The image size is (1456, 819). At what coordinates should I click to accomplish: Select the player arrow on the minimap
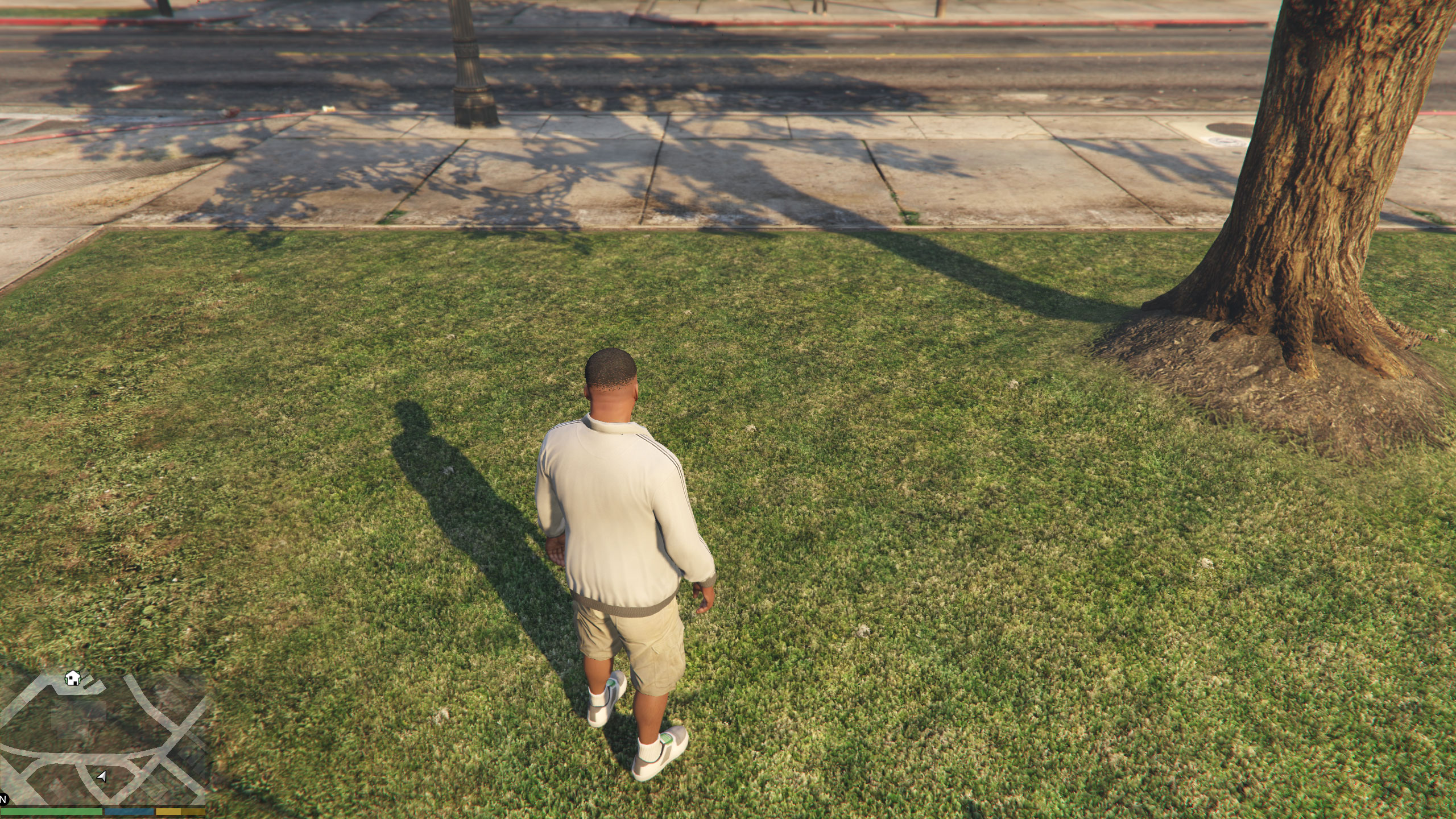102,776
